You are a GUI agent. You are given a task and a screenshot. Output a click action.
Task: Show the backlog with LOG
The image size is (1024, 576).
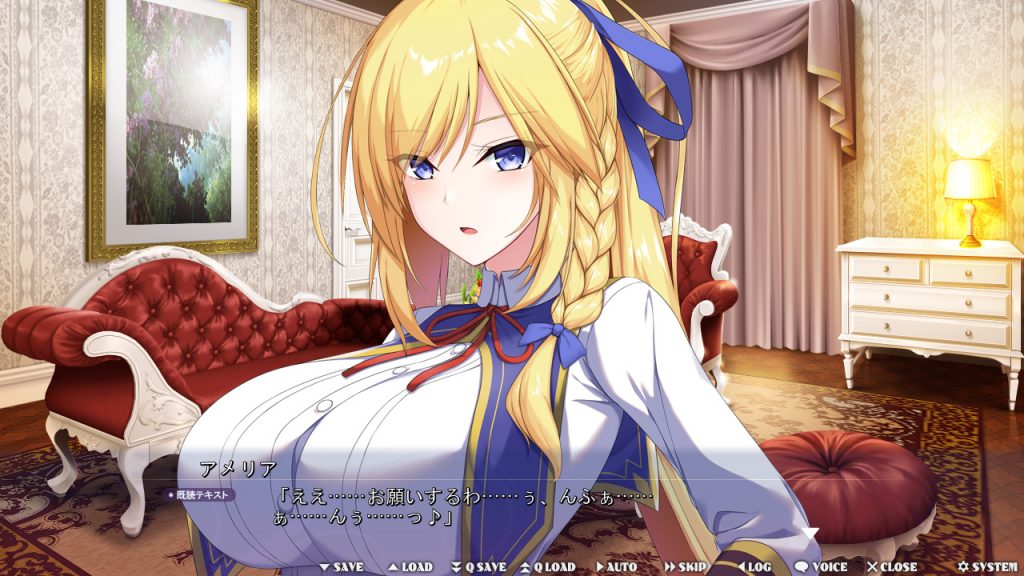753,567
